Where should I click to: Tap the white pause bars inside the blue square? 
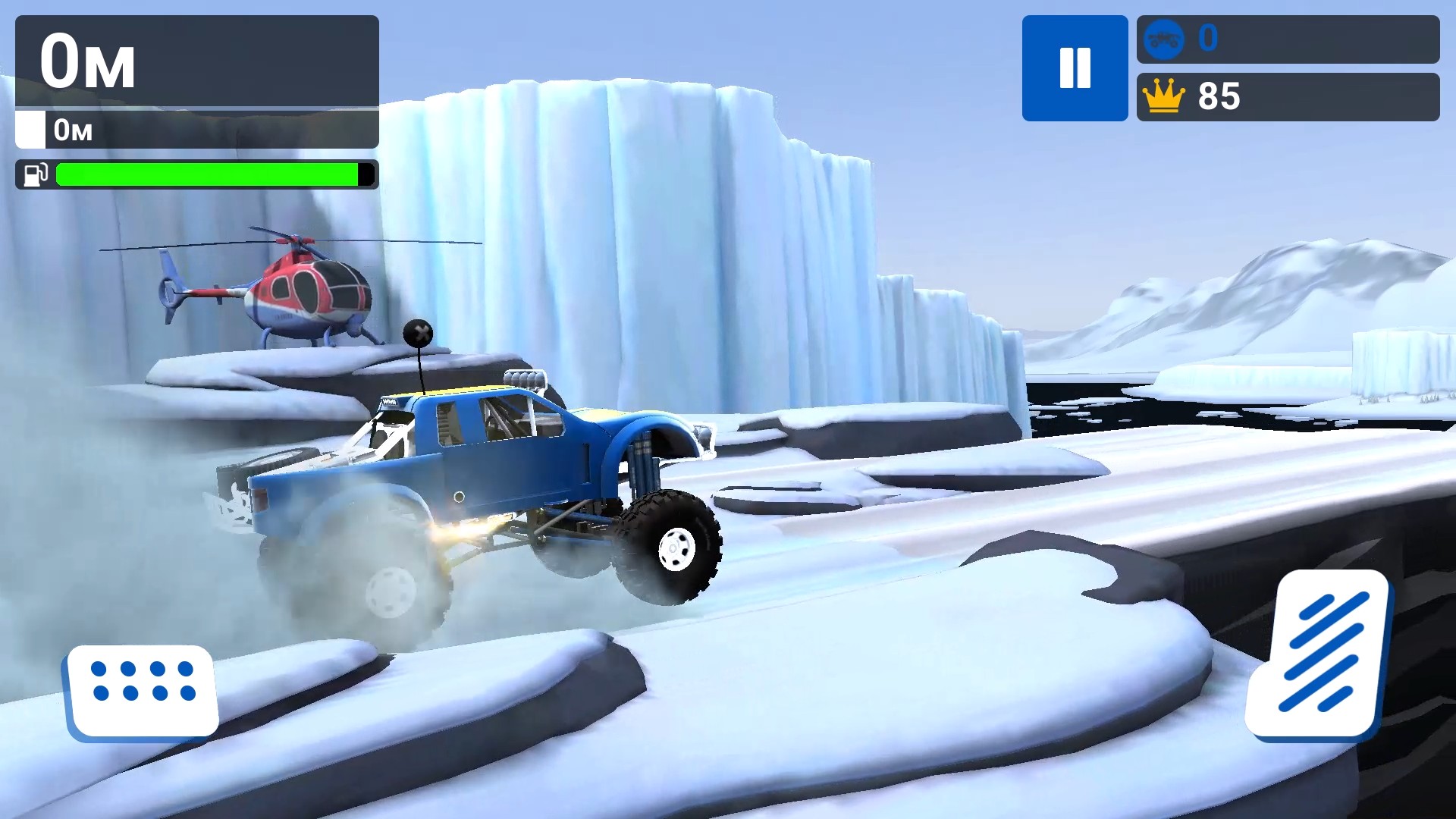pyautogui.click(x=1075, y=67)
